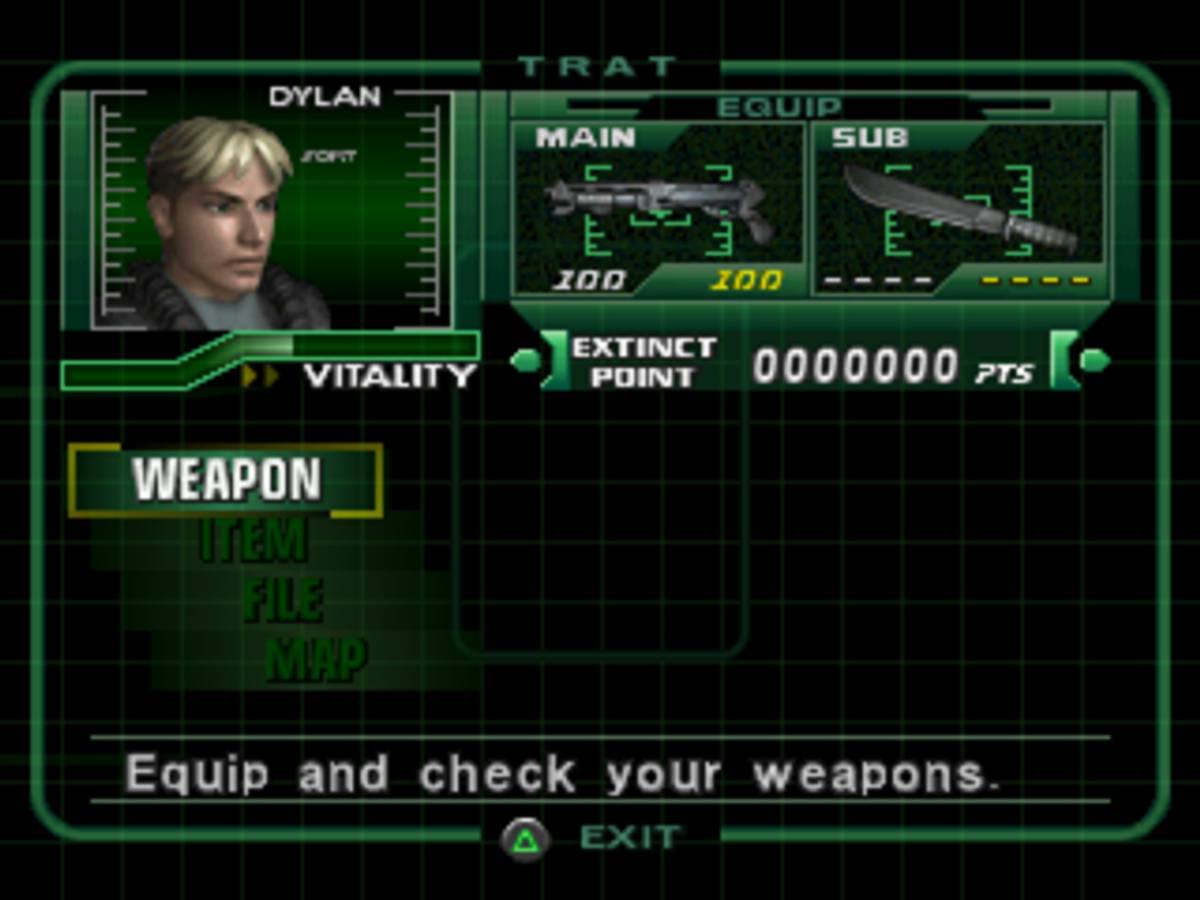Open the MAP screen
This screenshot has width=1200, height=900.
(315, 659)
